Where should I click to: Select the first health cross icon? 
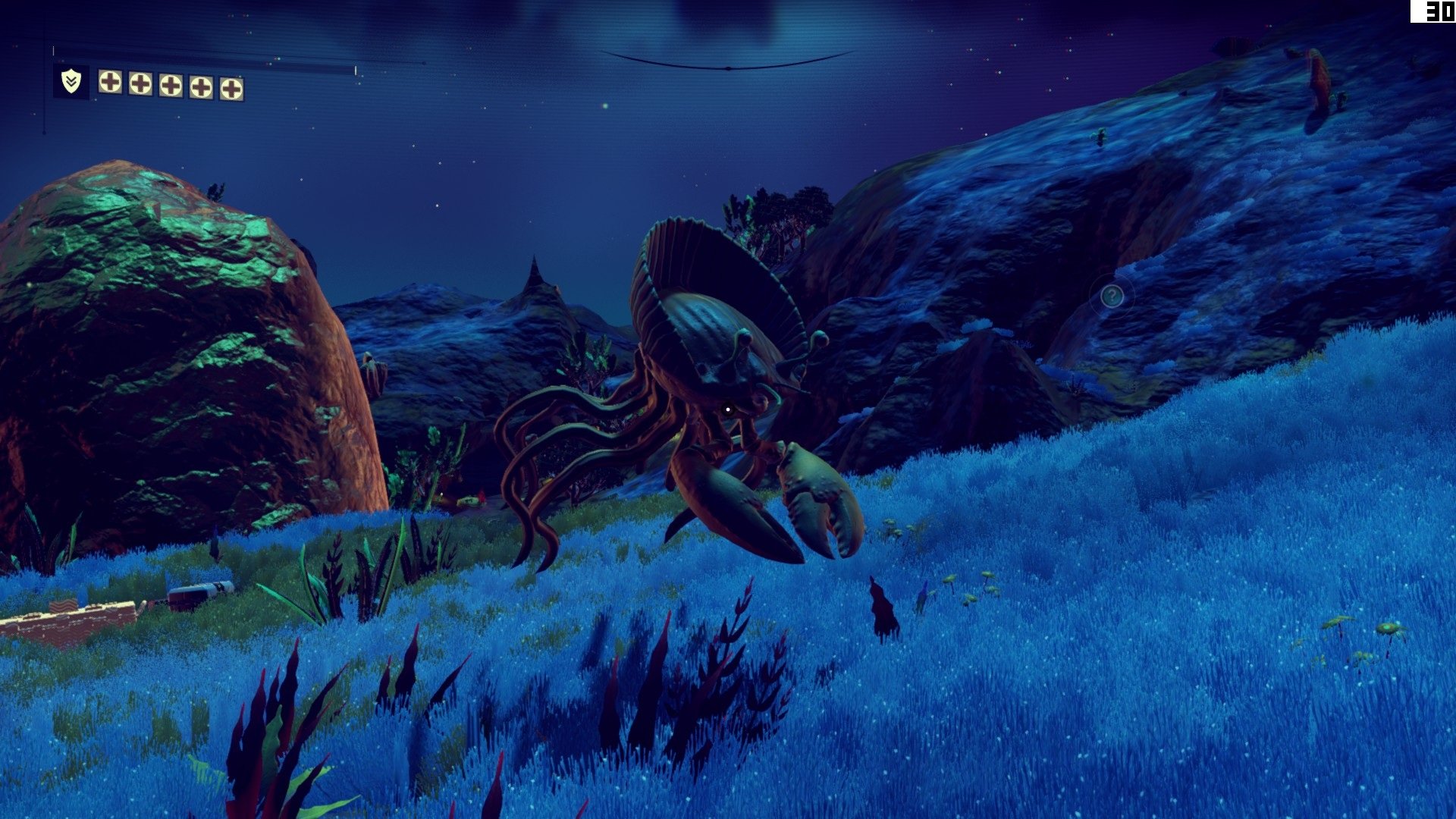click(110, 83)
